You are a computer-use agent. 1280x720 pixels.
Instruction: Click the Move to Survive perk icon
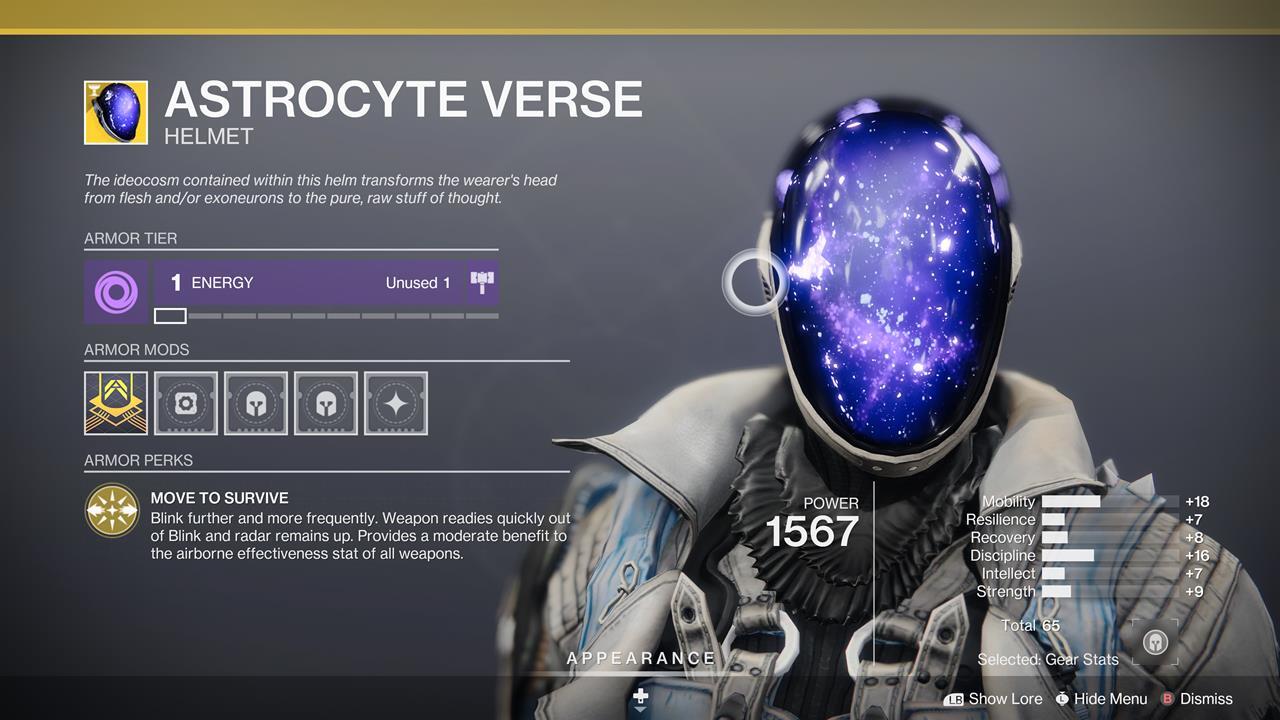coord(113,510)
